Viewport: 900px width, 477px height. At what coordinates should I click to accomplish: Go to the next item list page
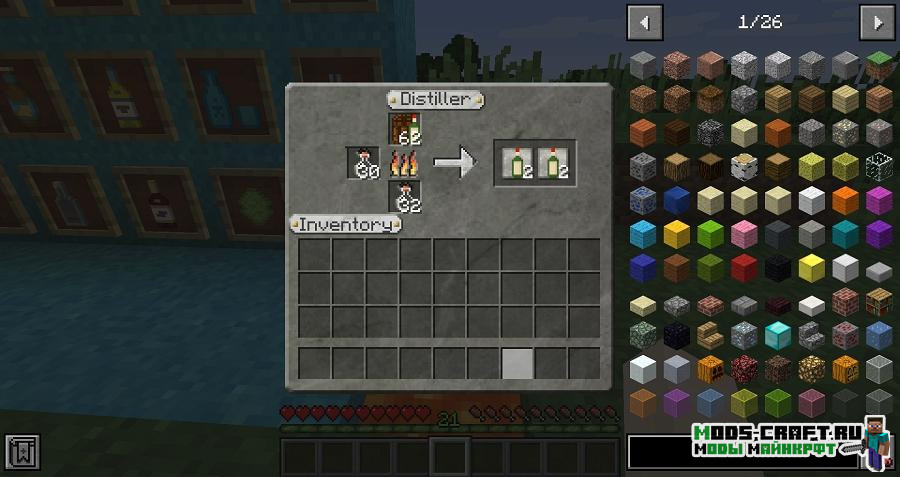(877, 21)
